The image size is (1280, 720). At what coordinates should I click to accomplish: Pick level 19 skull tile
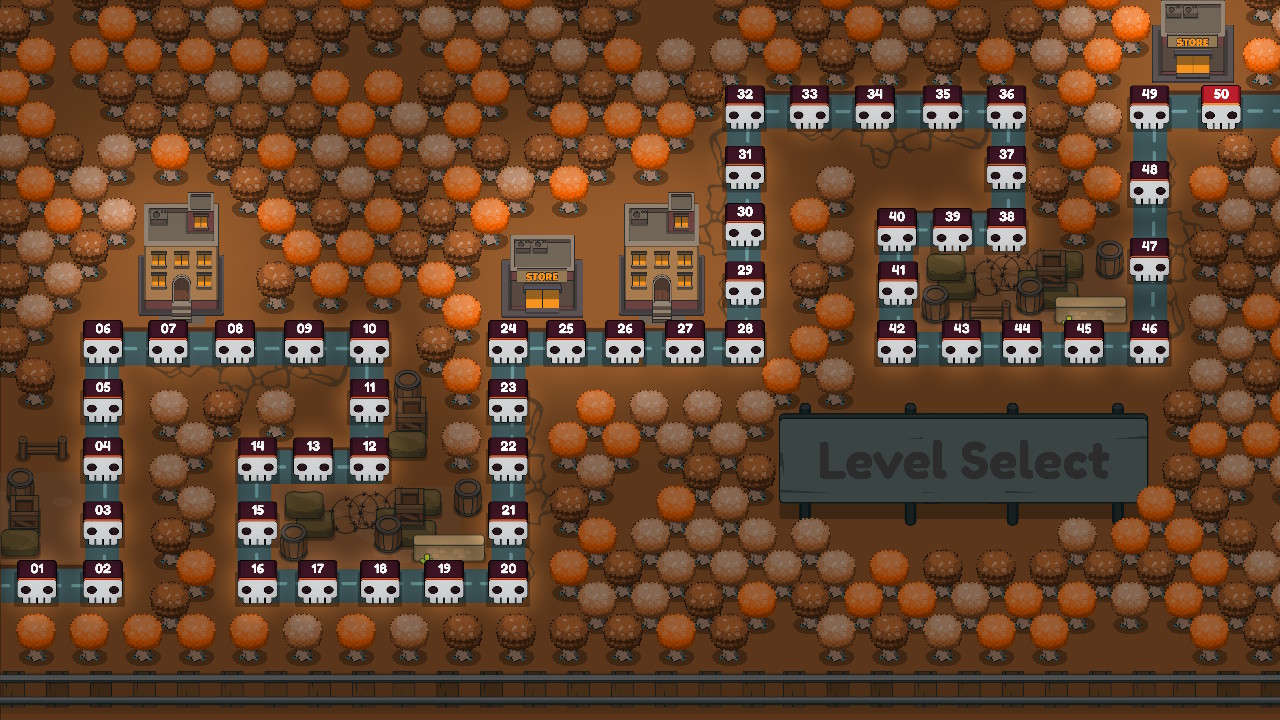(444, 582)
